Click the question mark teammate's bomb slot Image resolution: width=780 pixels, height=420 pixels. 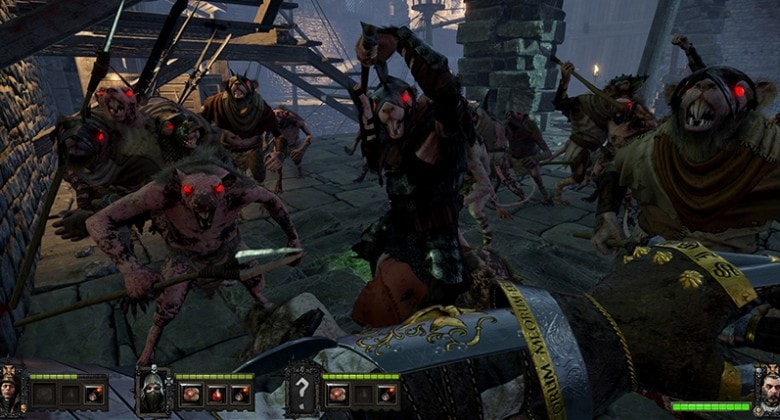[387, 394]
